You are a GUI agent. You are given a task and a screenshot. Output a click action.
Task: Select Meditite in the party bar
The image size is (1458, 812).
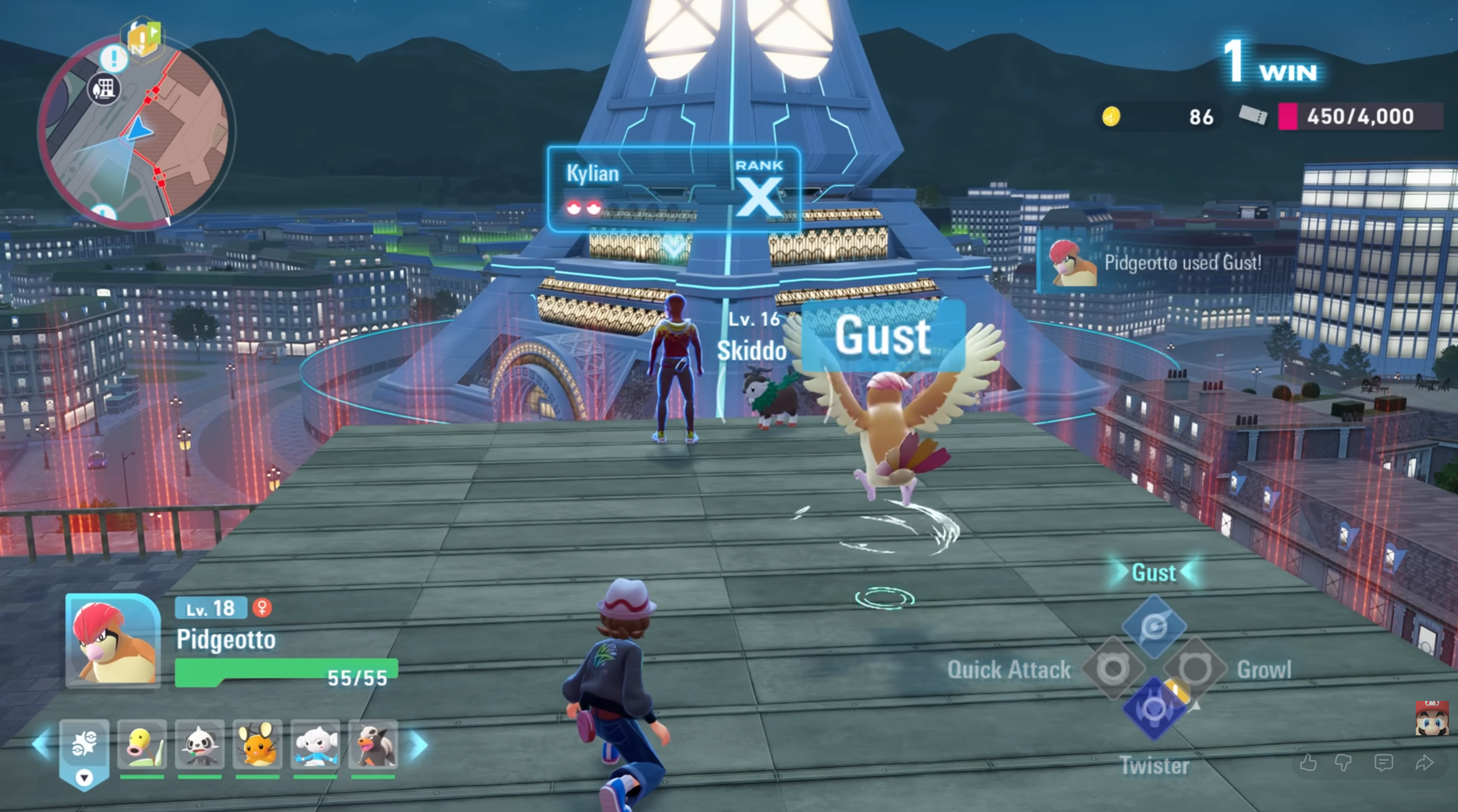315,744
